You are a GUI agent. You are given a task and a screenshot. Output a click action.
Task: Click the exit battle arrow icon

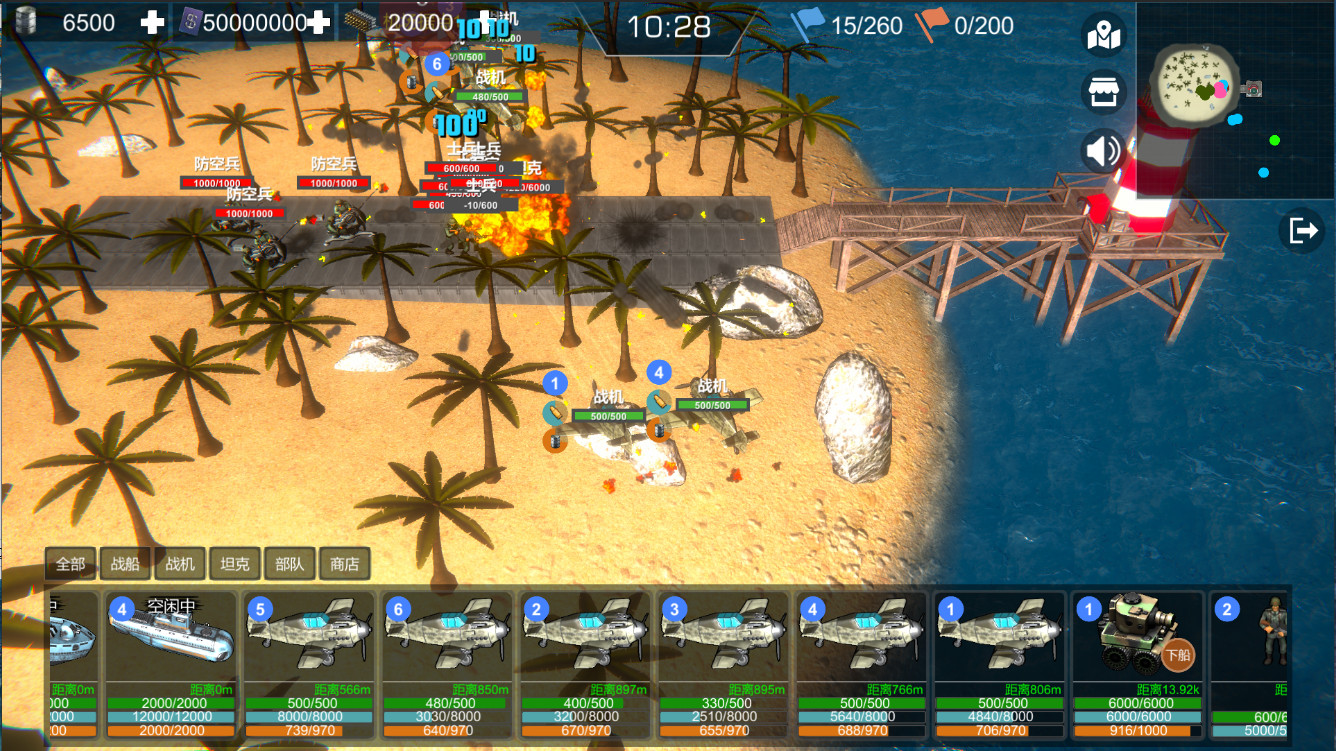1304,229
